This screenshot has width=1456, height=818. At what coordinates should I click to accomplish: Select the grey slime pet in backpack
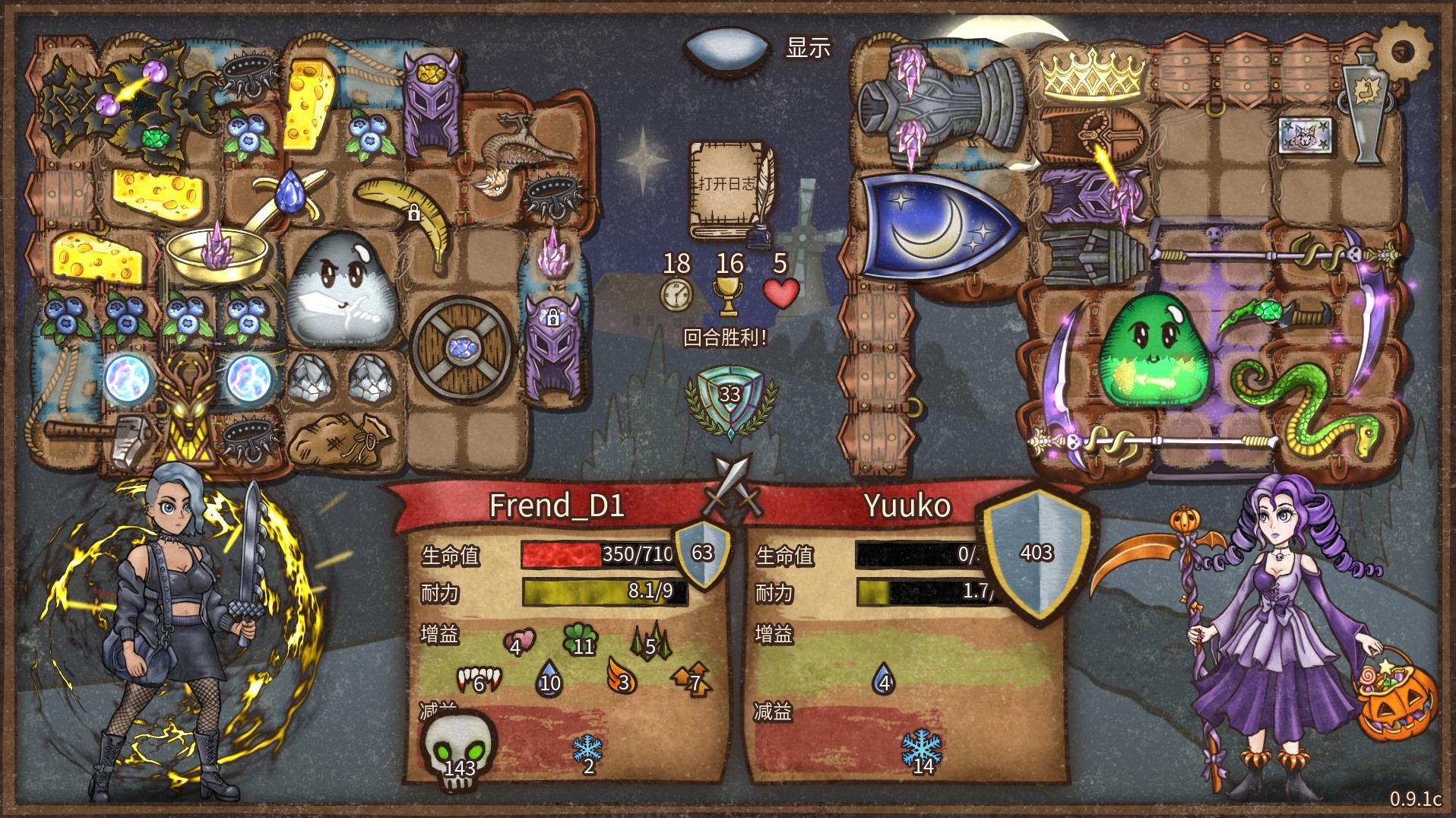(x=342, y=289)
